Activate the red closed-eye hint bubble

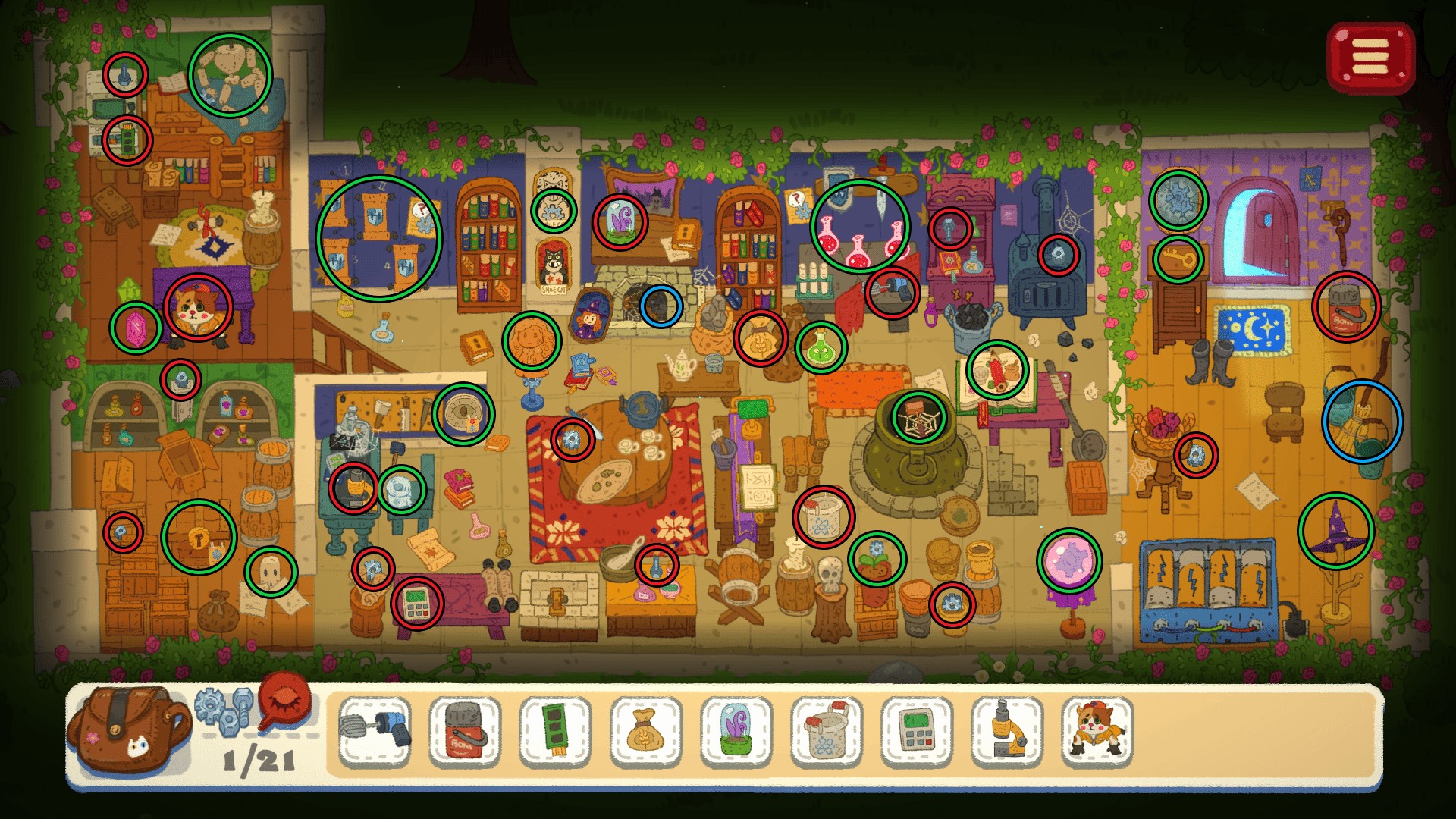(x=286, y=701)
